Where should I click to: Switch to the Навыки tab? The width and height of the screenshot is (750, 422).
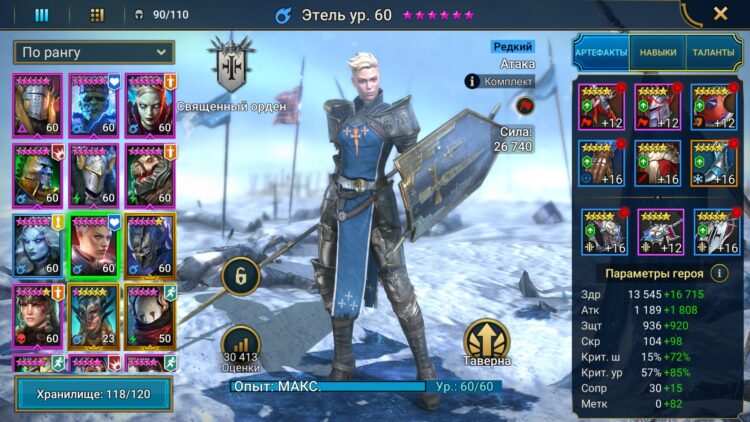657,52
